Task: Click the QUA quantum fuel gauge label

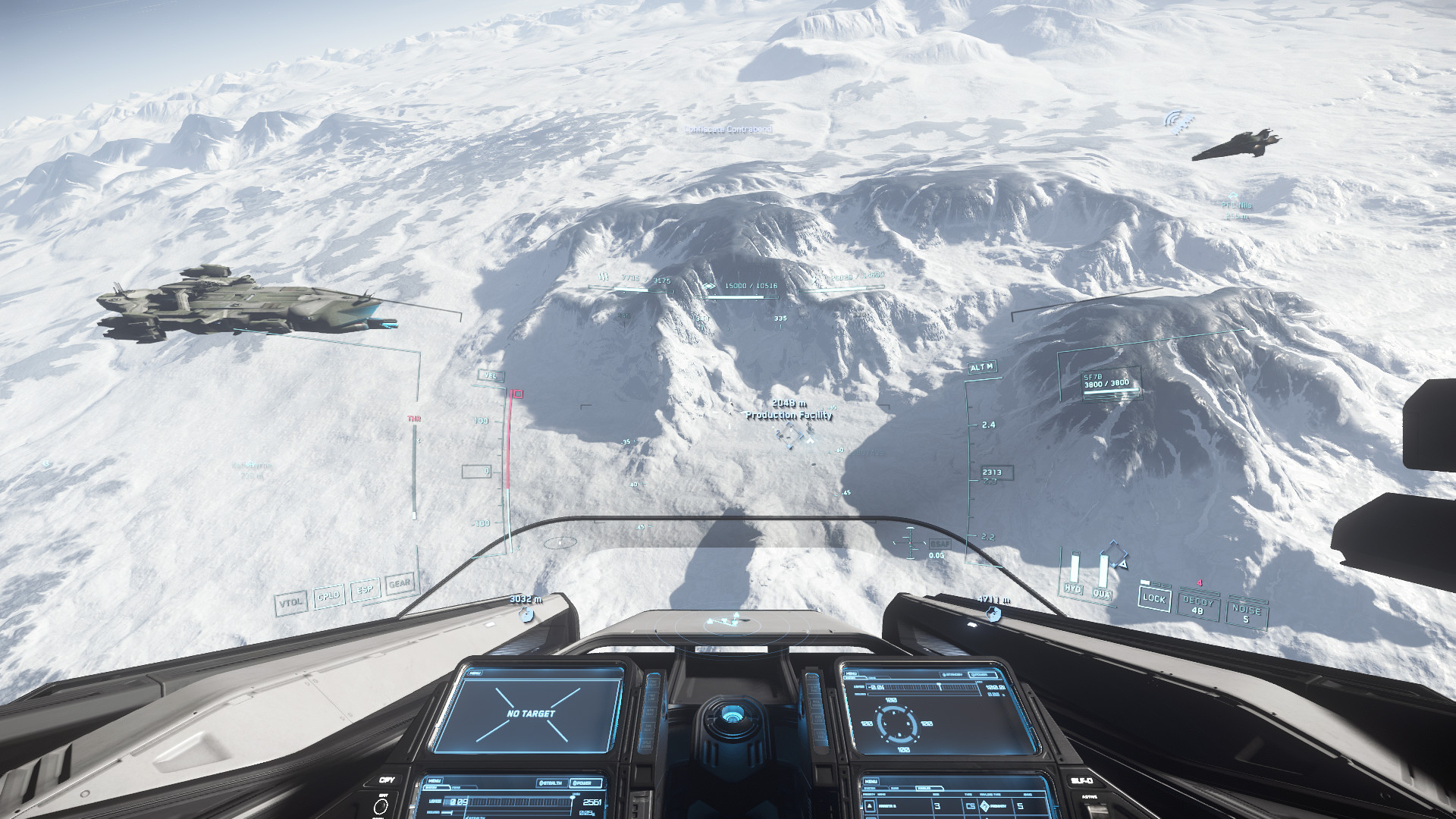Action: (1101, 595)
